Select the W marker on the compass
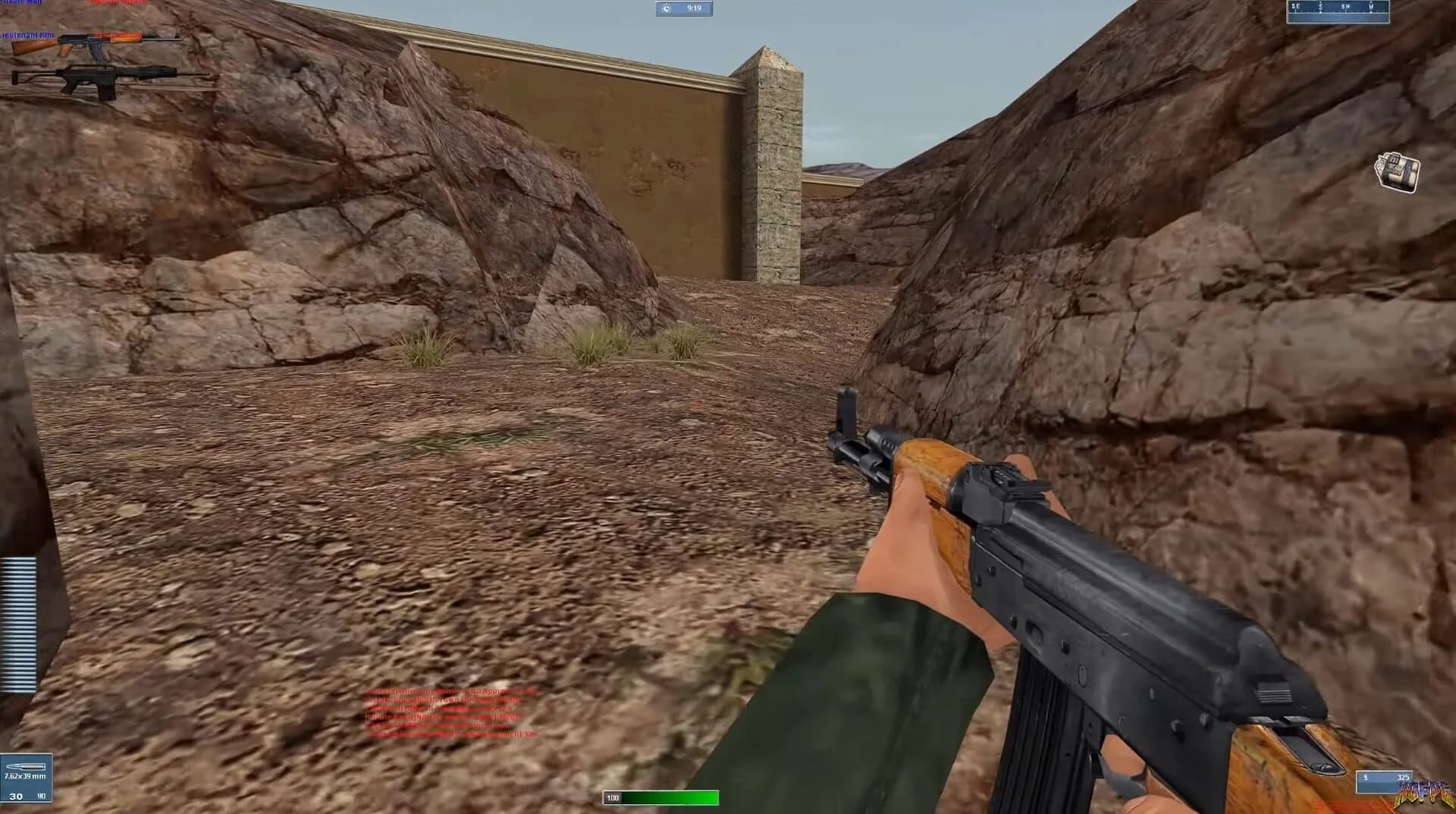This screenshot has height=814, width=1456. pyautogui.click(x=1371, y=8)
